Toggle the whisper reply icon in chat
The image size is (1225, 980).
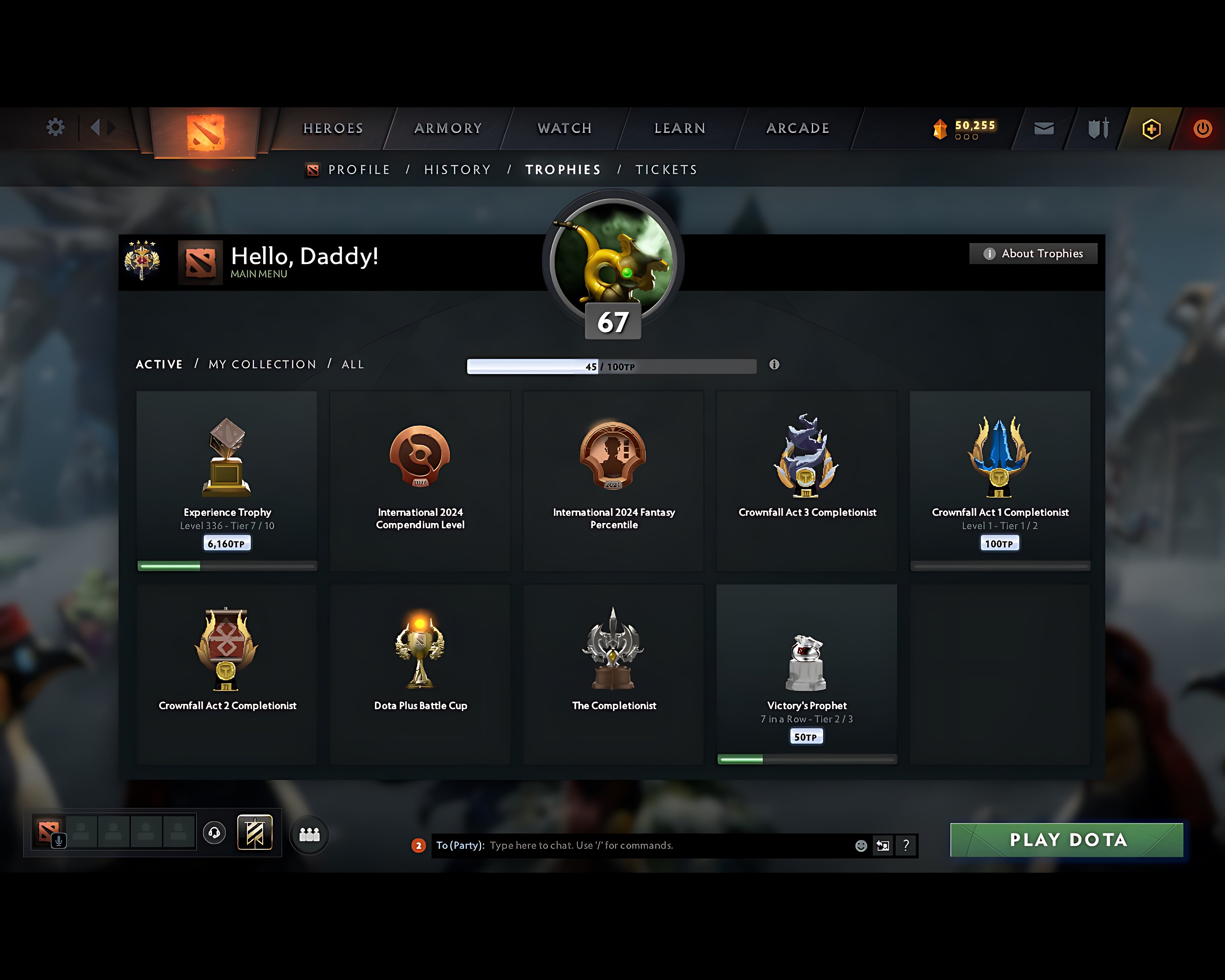(x=882, y=845)
